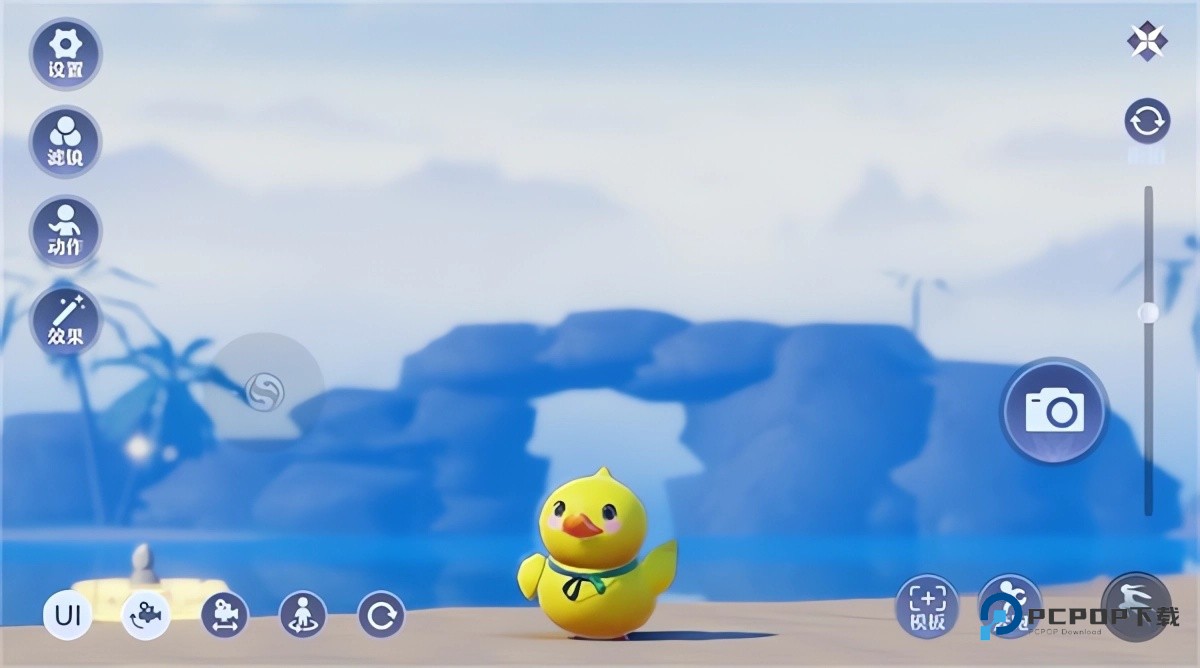Click the circular arrow reset icon
The height and width of the screenshot is (668, 1200).
click(382, 615)
